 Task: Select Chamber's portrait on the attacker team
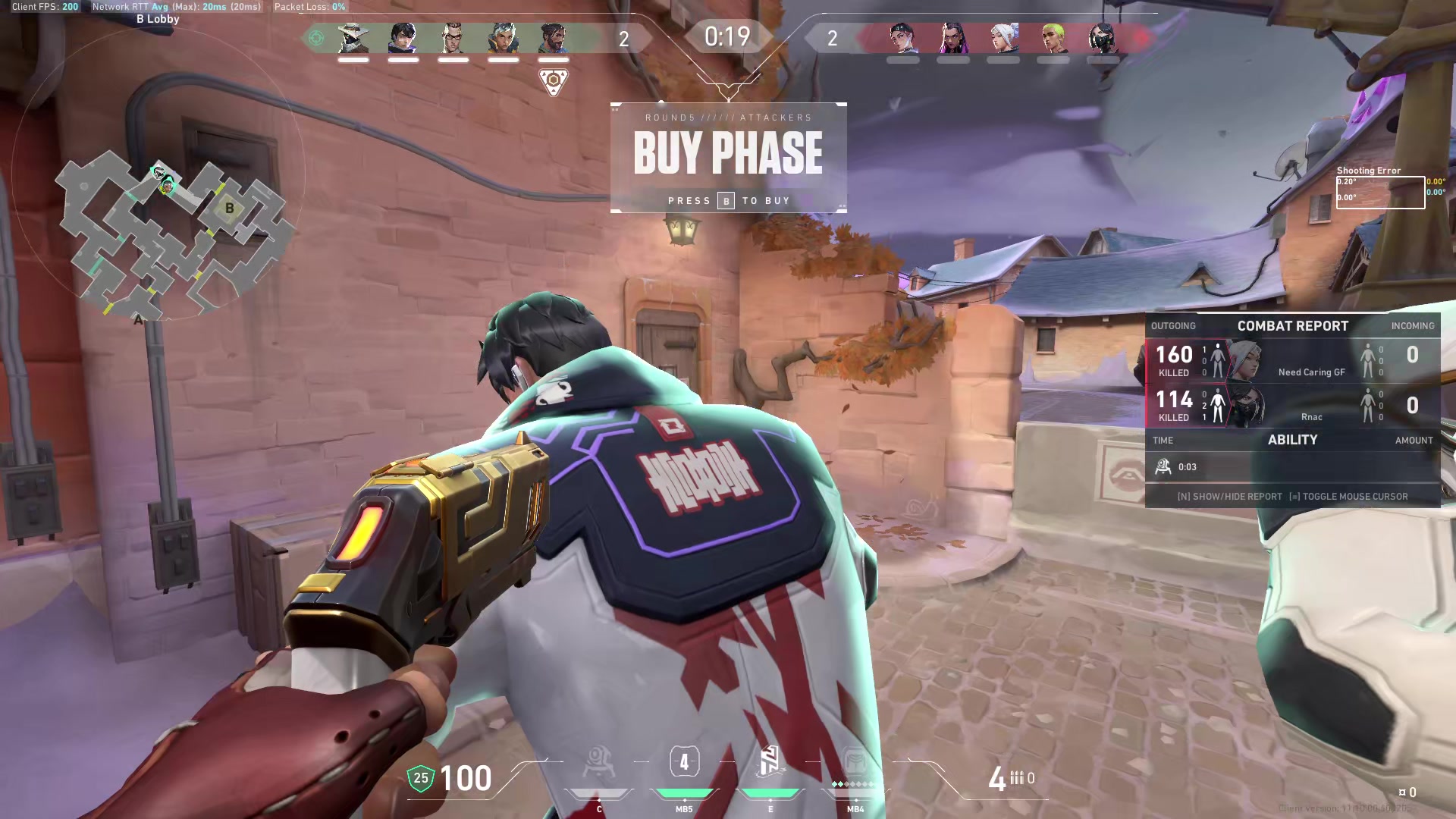pos(453,38)
